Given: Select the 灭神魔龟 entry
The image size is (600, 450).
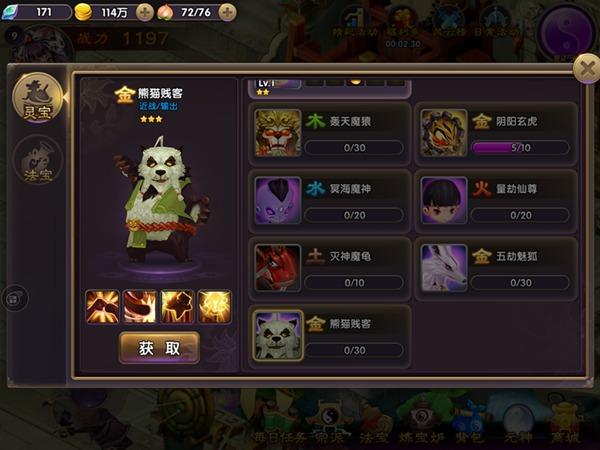Looking at the screenshot, I should 329,265.
